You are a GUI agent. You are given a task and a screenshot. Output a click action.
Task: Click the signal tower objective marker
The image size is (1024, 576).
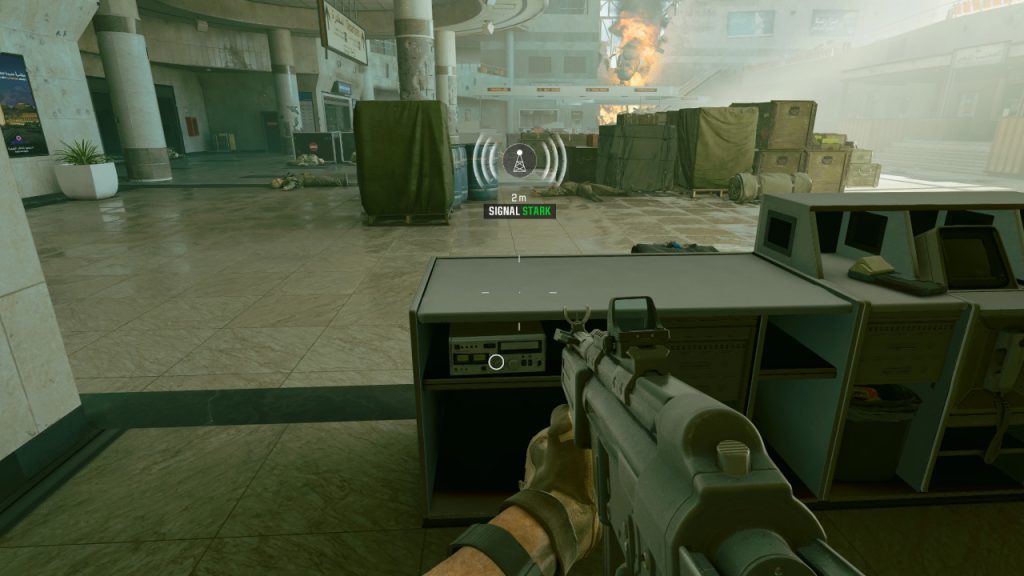pyautogui.click(x=518, y=159)
